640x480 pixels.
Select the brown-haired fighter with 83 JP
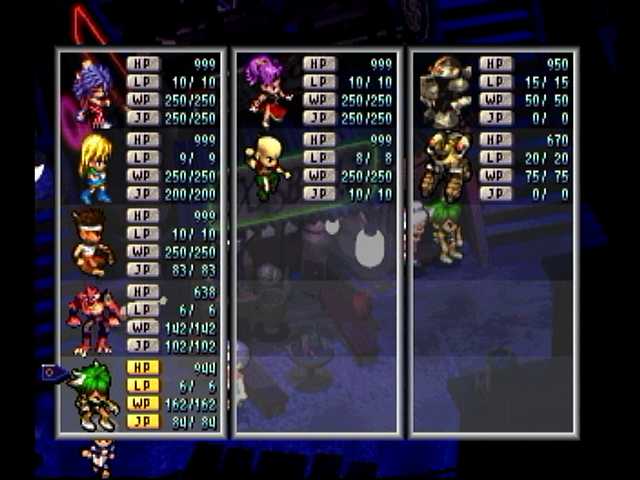click(93, 243)
